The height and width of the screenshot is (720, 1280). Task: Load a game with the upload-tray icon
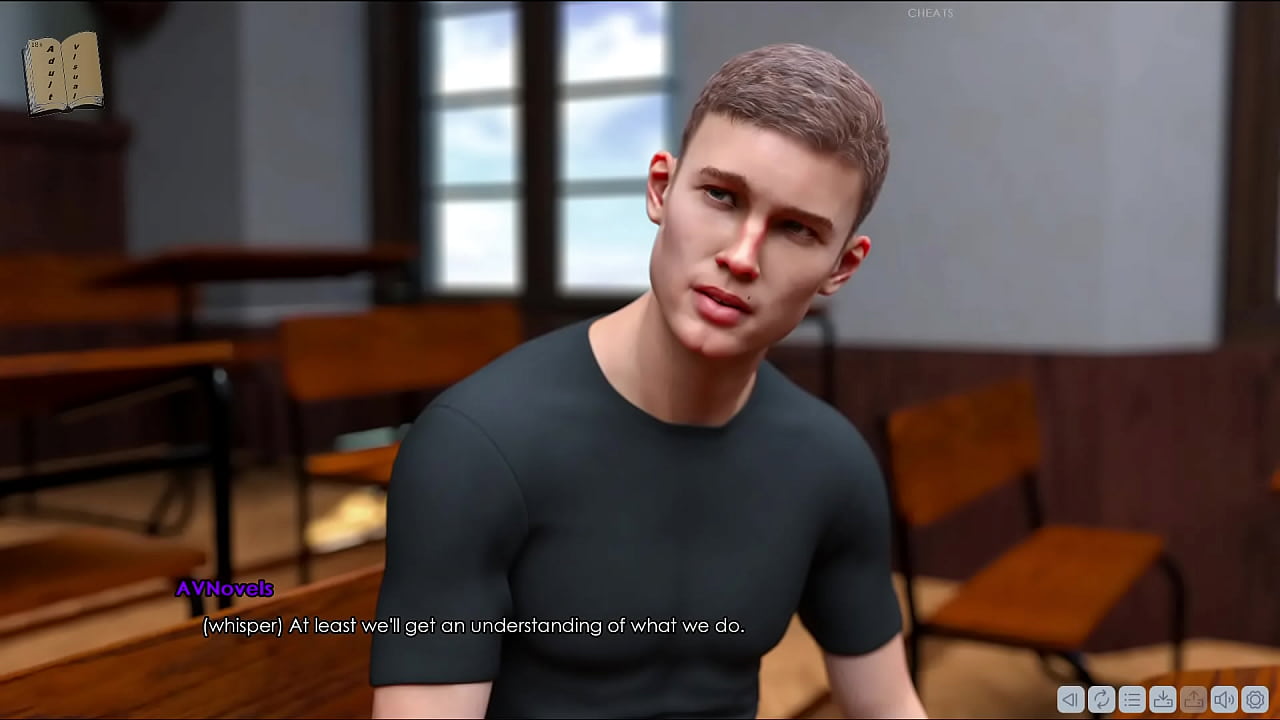1193,700
